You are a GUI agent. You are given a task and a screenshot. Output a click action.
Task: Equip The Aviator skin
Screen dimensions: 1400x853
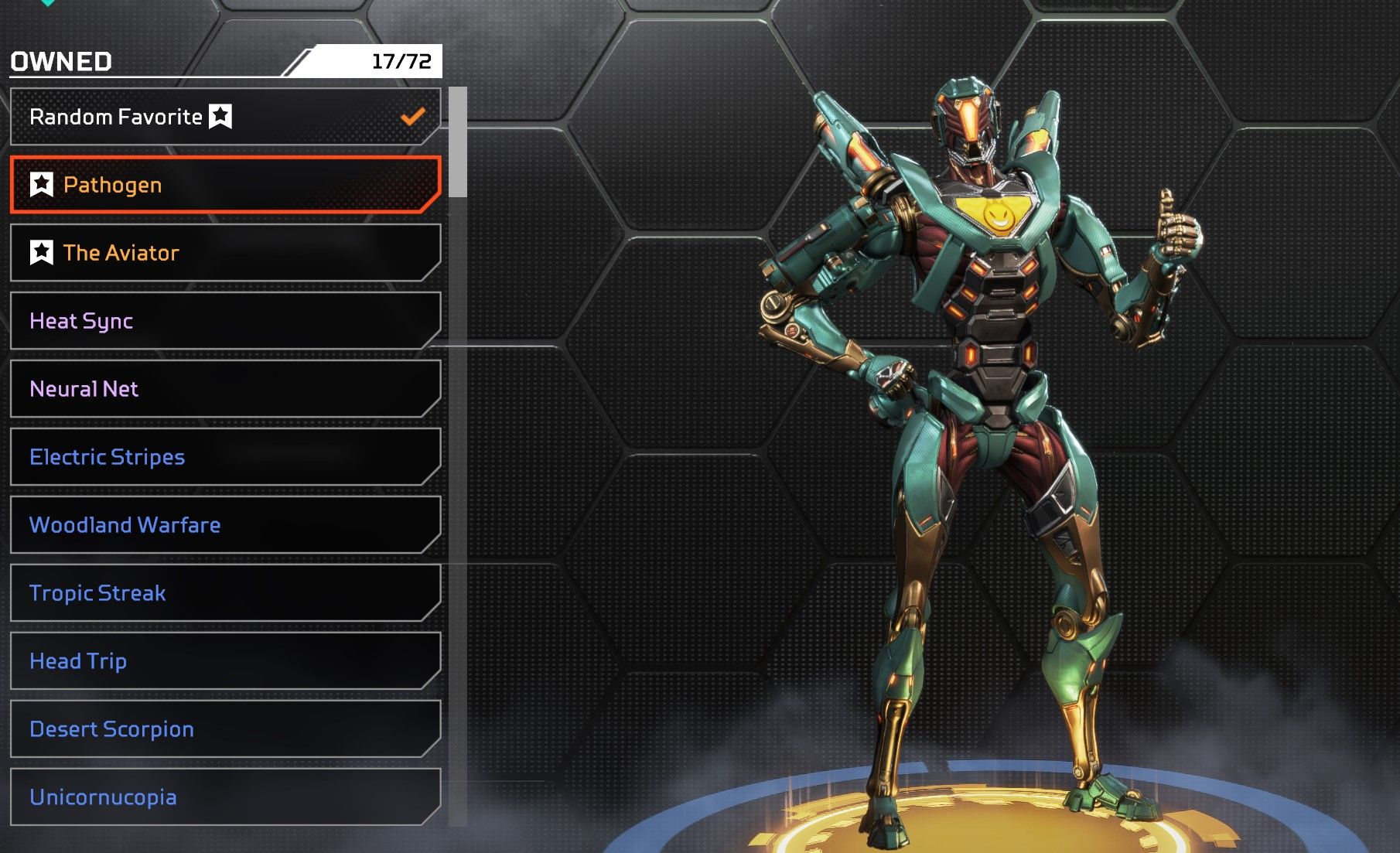click(224, 253)
